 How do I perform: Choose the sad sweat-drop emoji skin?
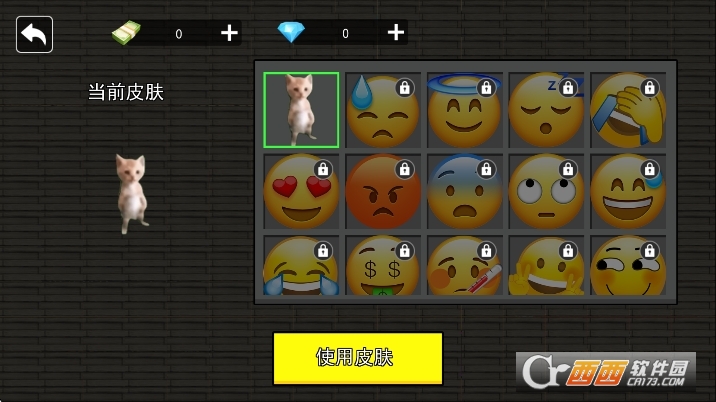(383, 110)
